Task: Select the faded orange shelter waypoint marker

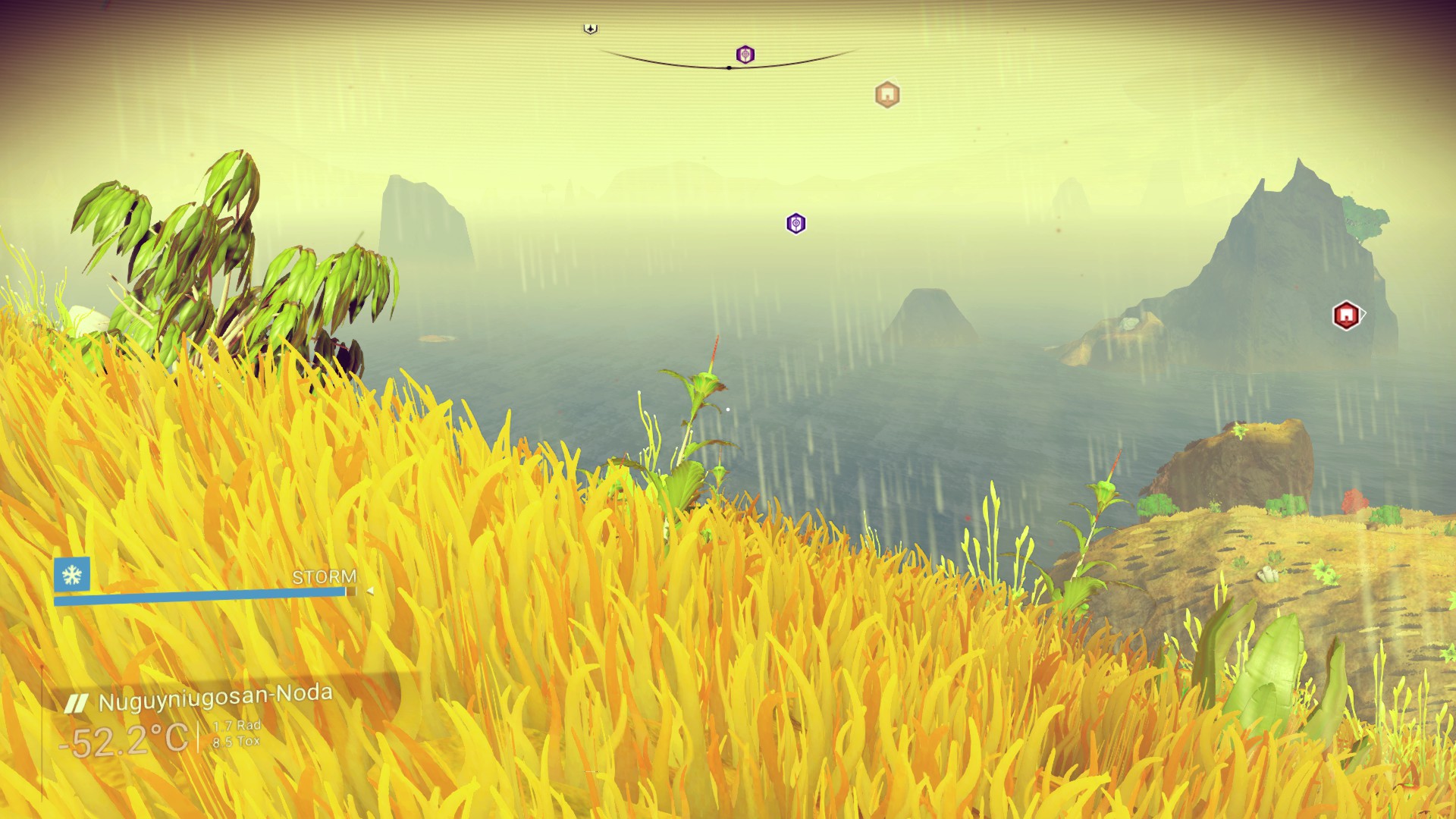Action: (x=887, y=95)
